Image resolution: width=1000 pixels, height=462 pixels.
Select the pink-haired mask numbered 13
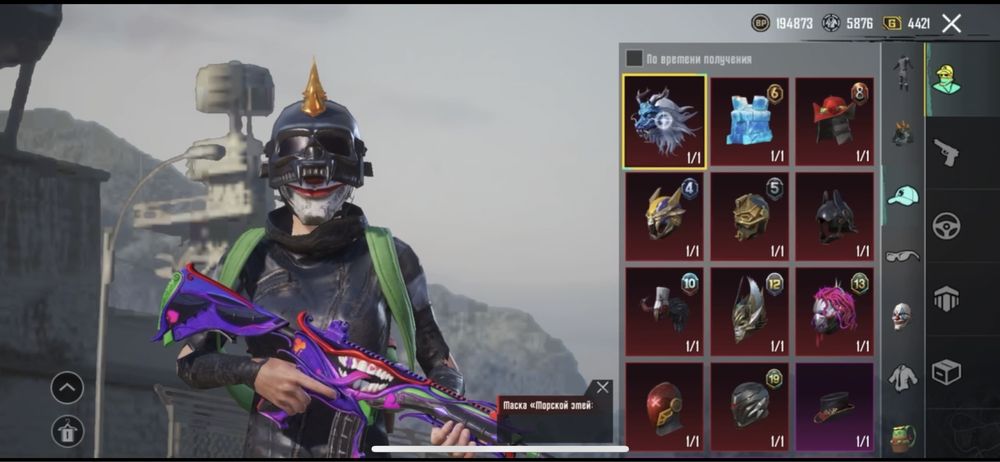pos(834,310)
